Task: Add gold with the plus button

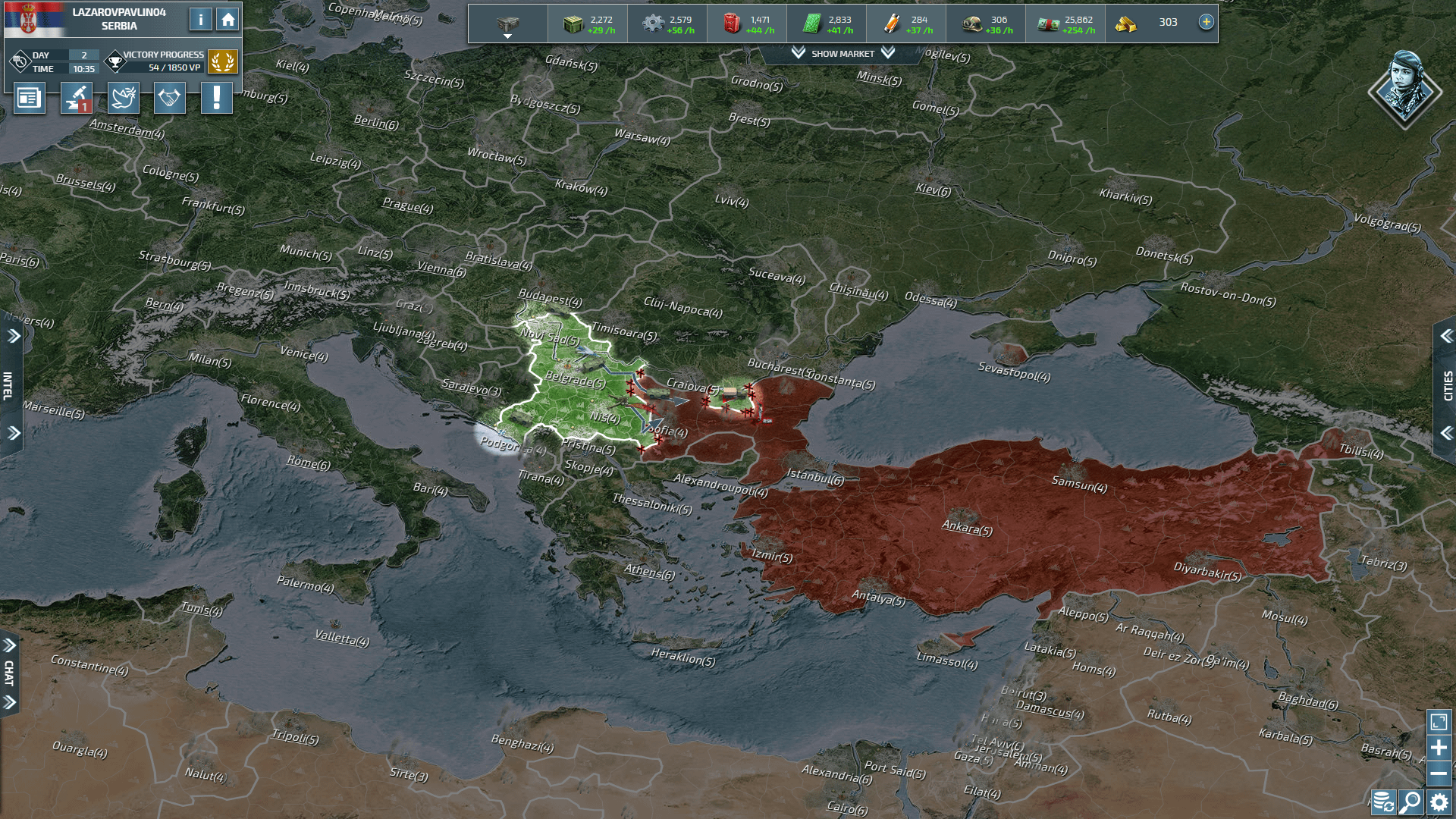Action: (x=1206, y=22)
